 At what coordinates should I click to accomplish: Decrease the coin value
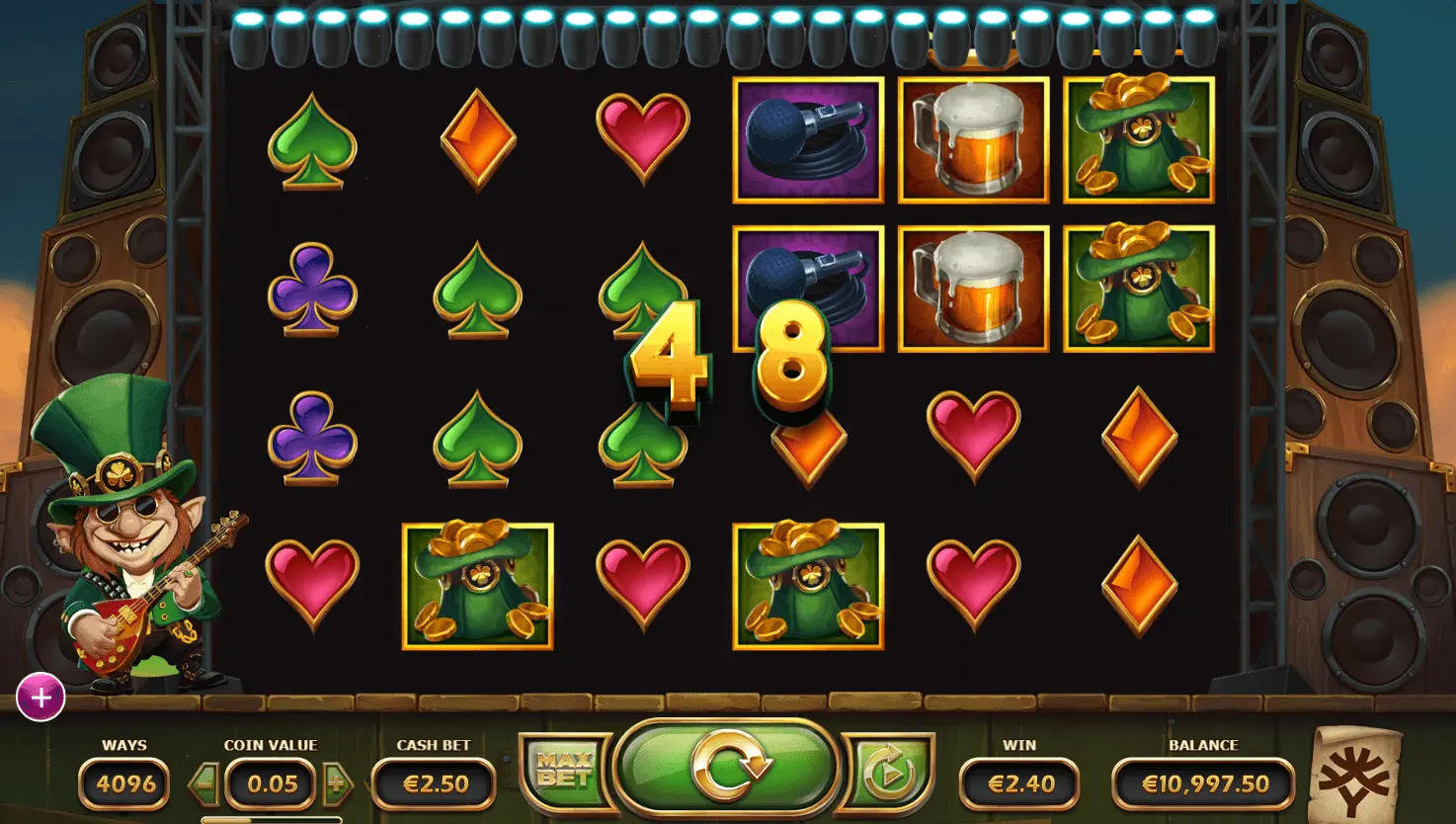click(205, 784)
